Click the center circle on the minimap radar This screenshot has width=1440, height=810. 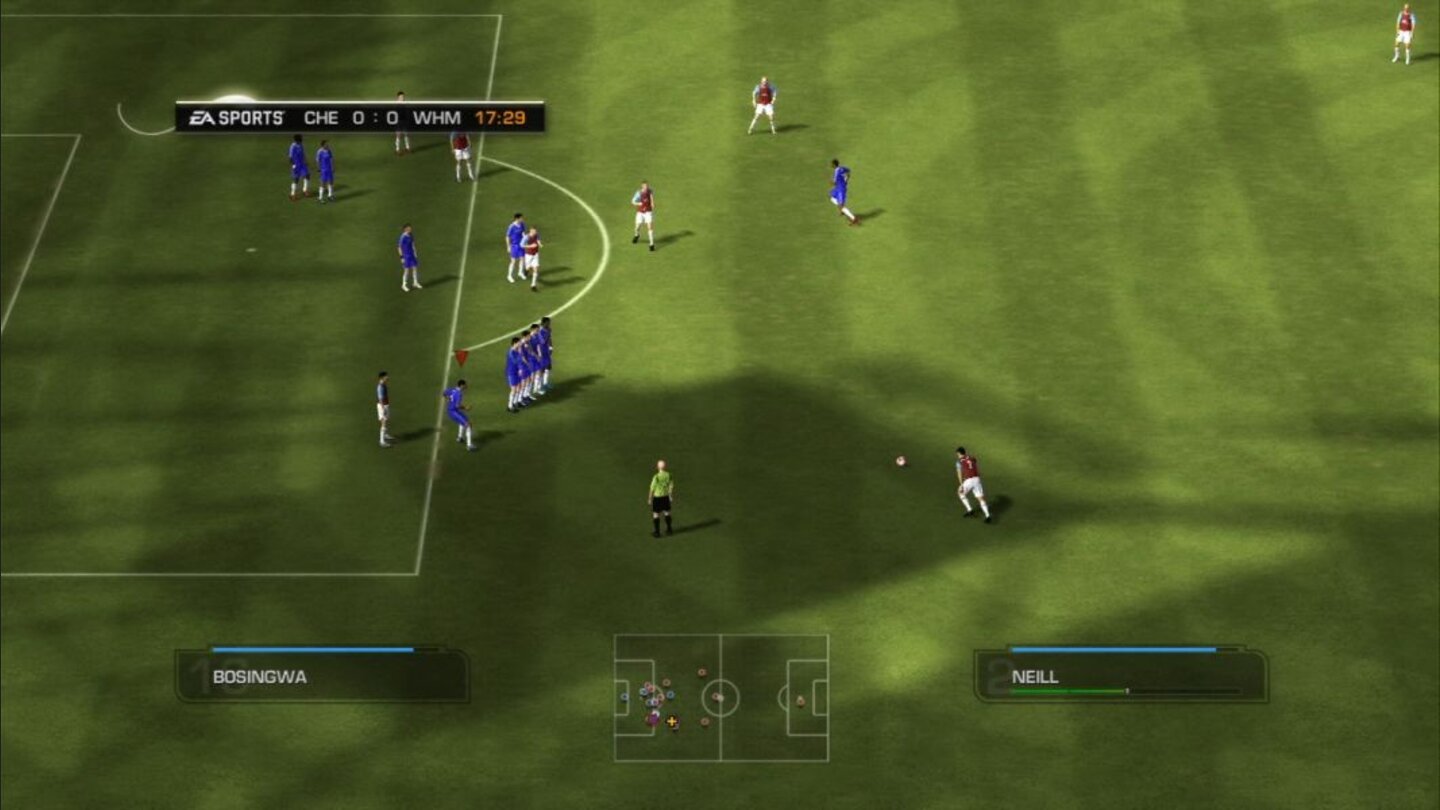pyautogui.click(x=720, y=698)
